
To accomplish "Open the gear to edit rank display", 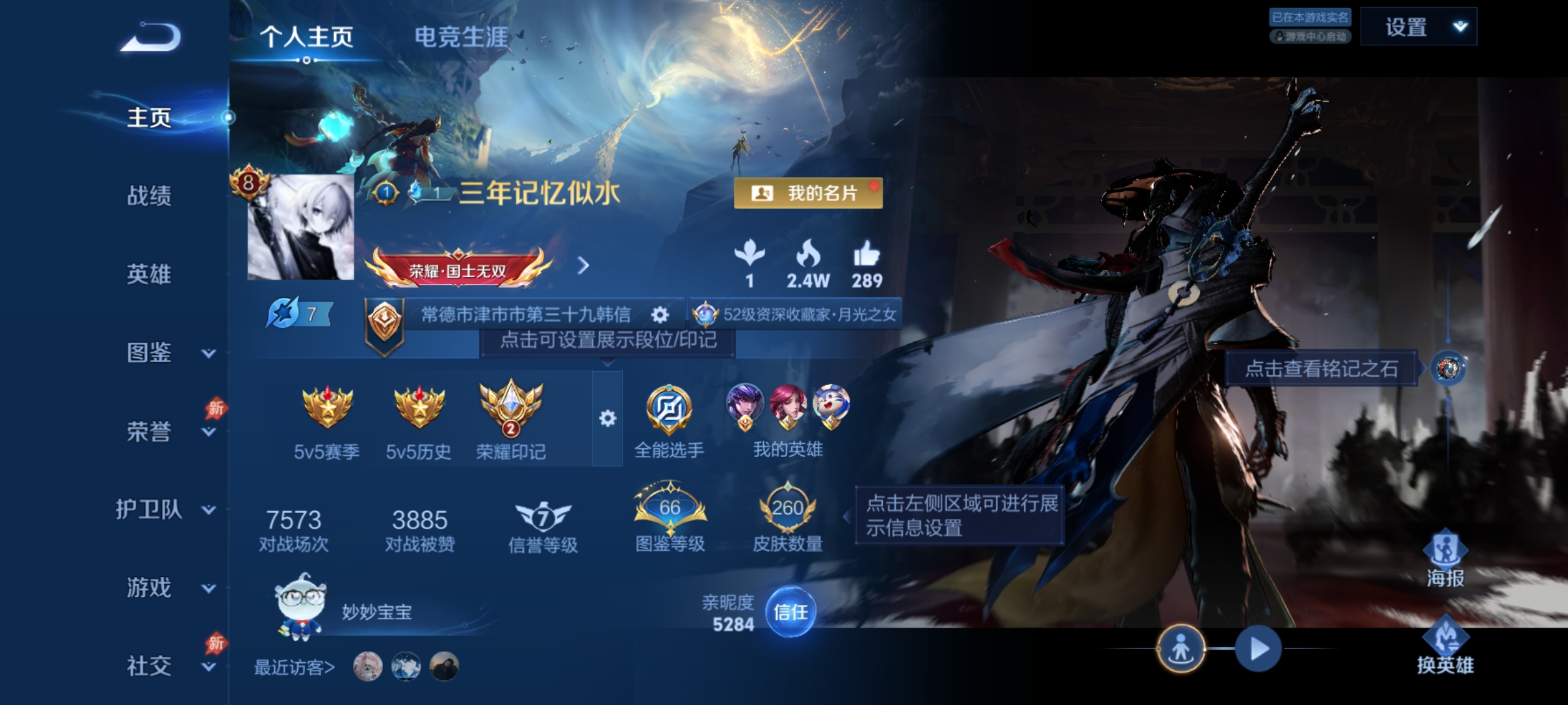I will [659, 314].
